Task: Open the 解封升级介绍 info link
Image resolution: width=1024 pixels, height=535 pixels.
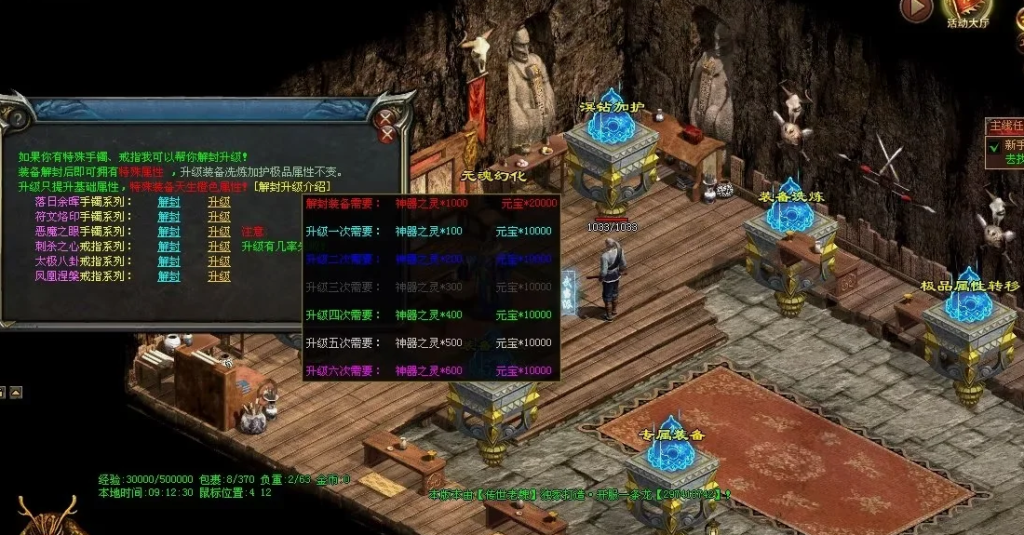Action: click(x=291, y=186)
